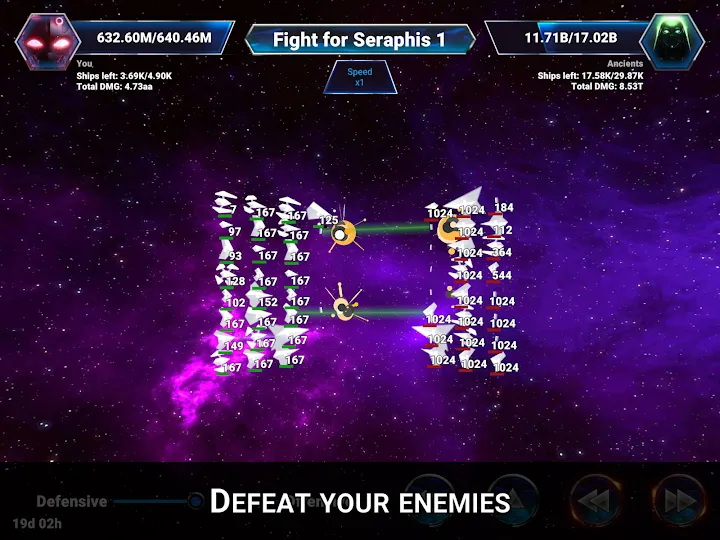Click the dimmed triangle button in bottom bar

[514, 499]
